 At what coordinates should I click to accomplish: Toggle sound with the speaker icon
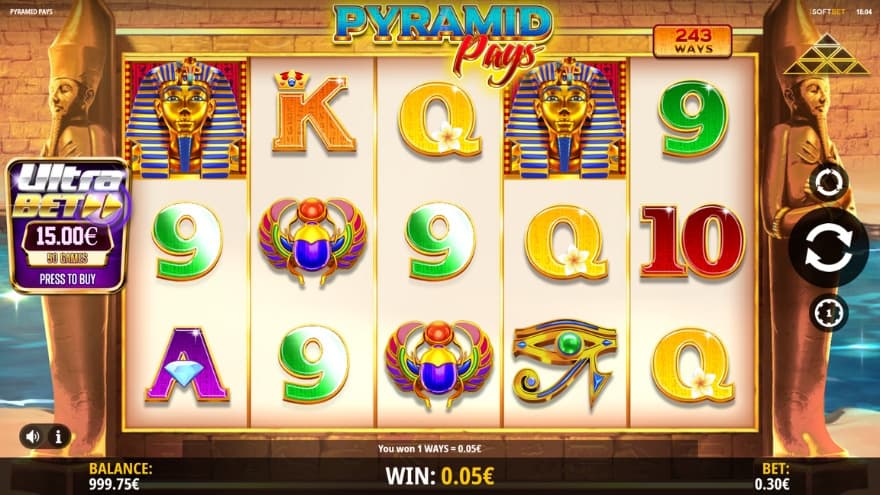(x=33, y=436)
